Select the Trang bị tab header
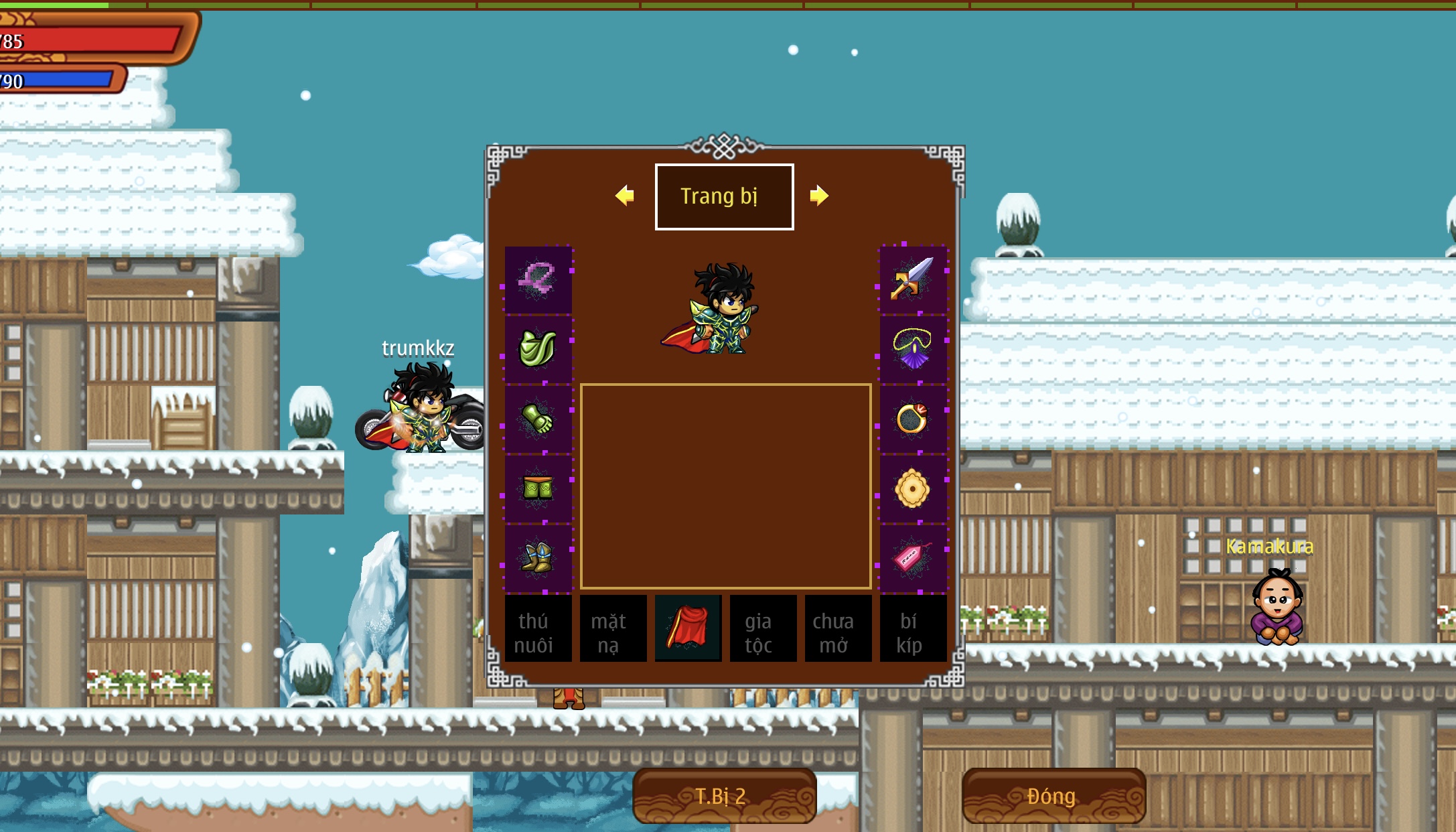Image resolution: width=1456 pixels, height=832 pixels. pos(724,196)
